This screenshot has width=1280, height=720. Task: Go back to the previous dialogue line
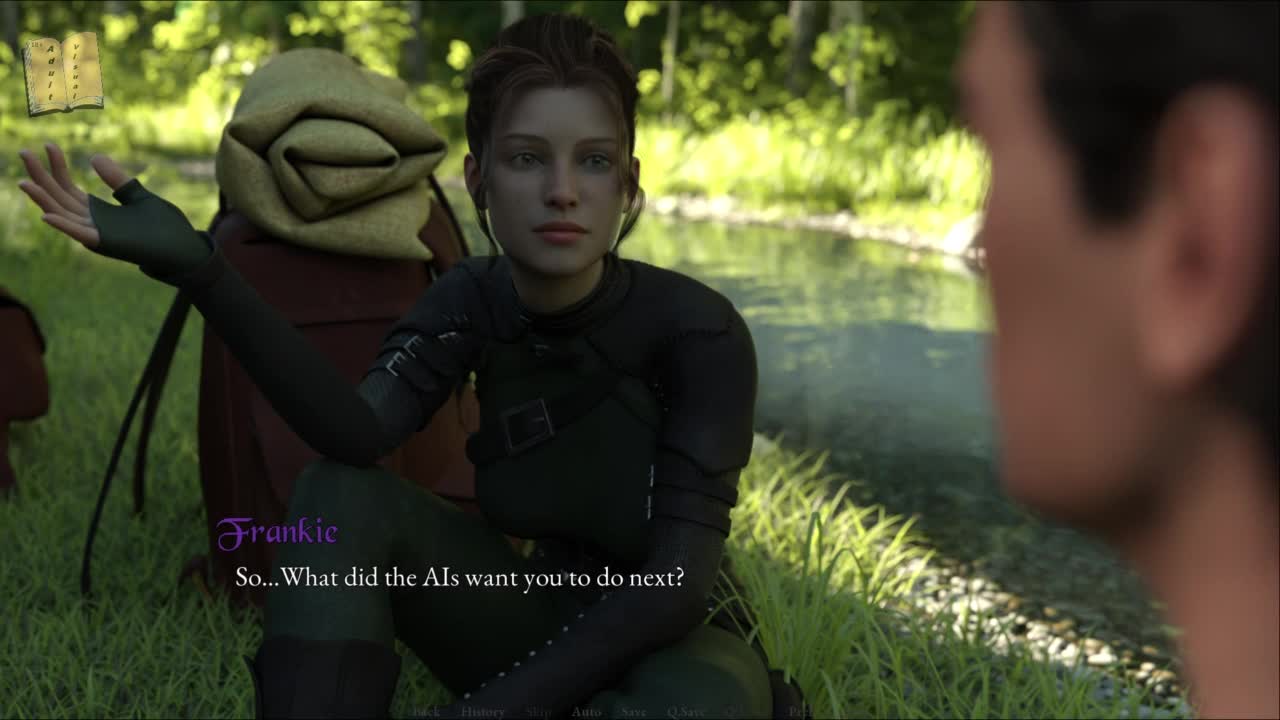tap(426, 712)
